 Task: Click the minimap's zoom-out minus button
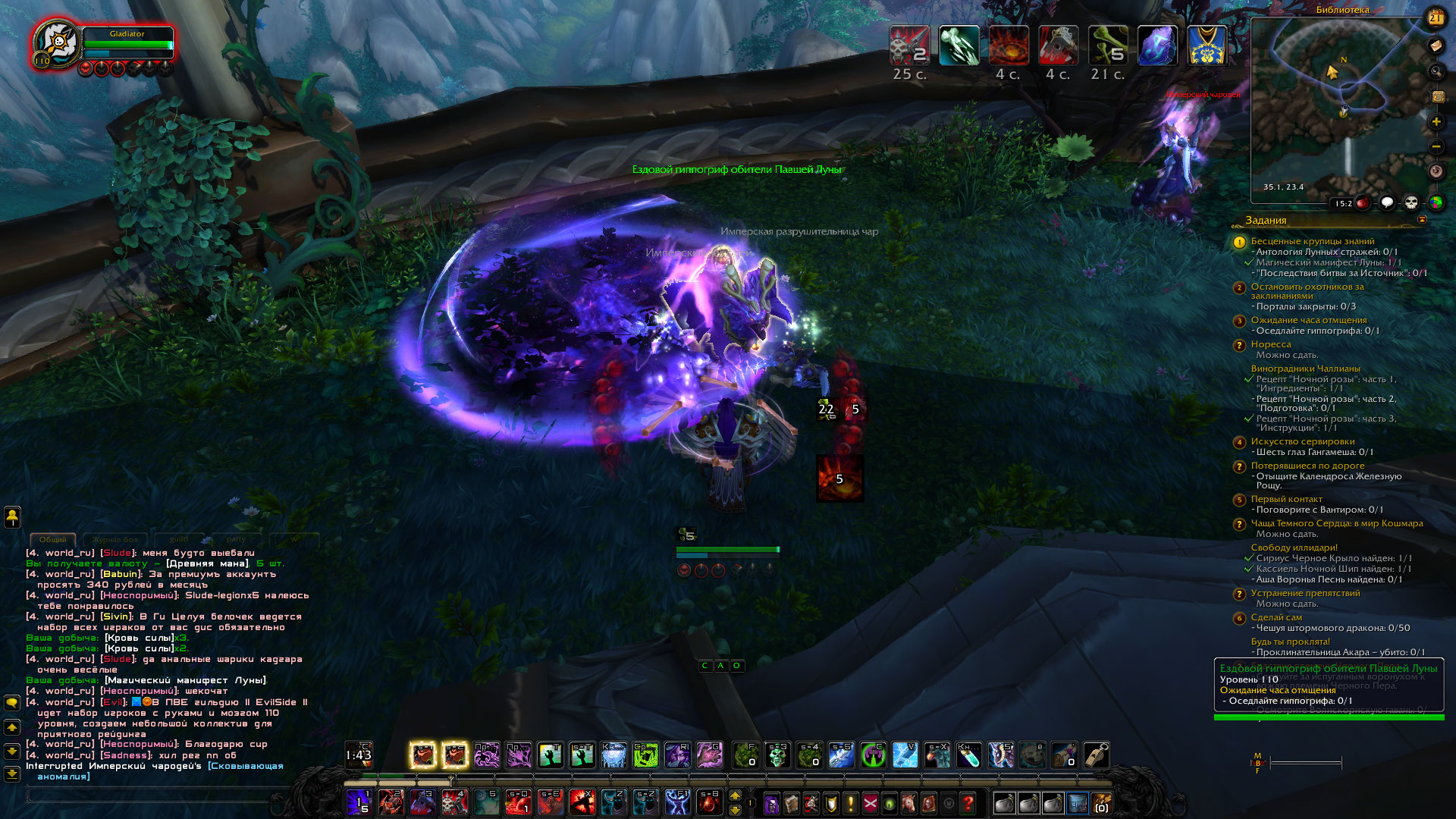1436,146
